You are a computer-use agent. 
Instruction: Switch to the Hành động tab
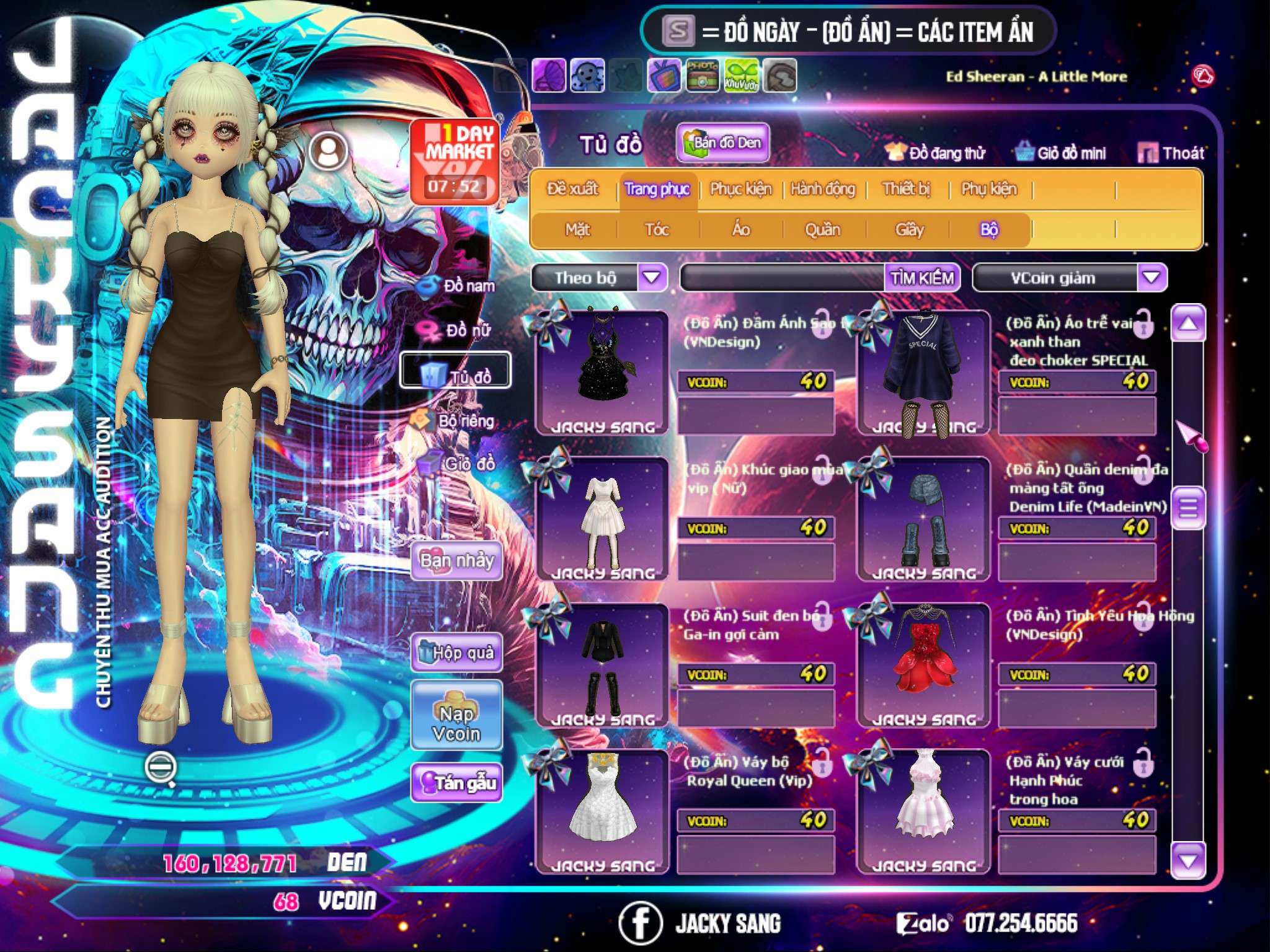(823, 189)
